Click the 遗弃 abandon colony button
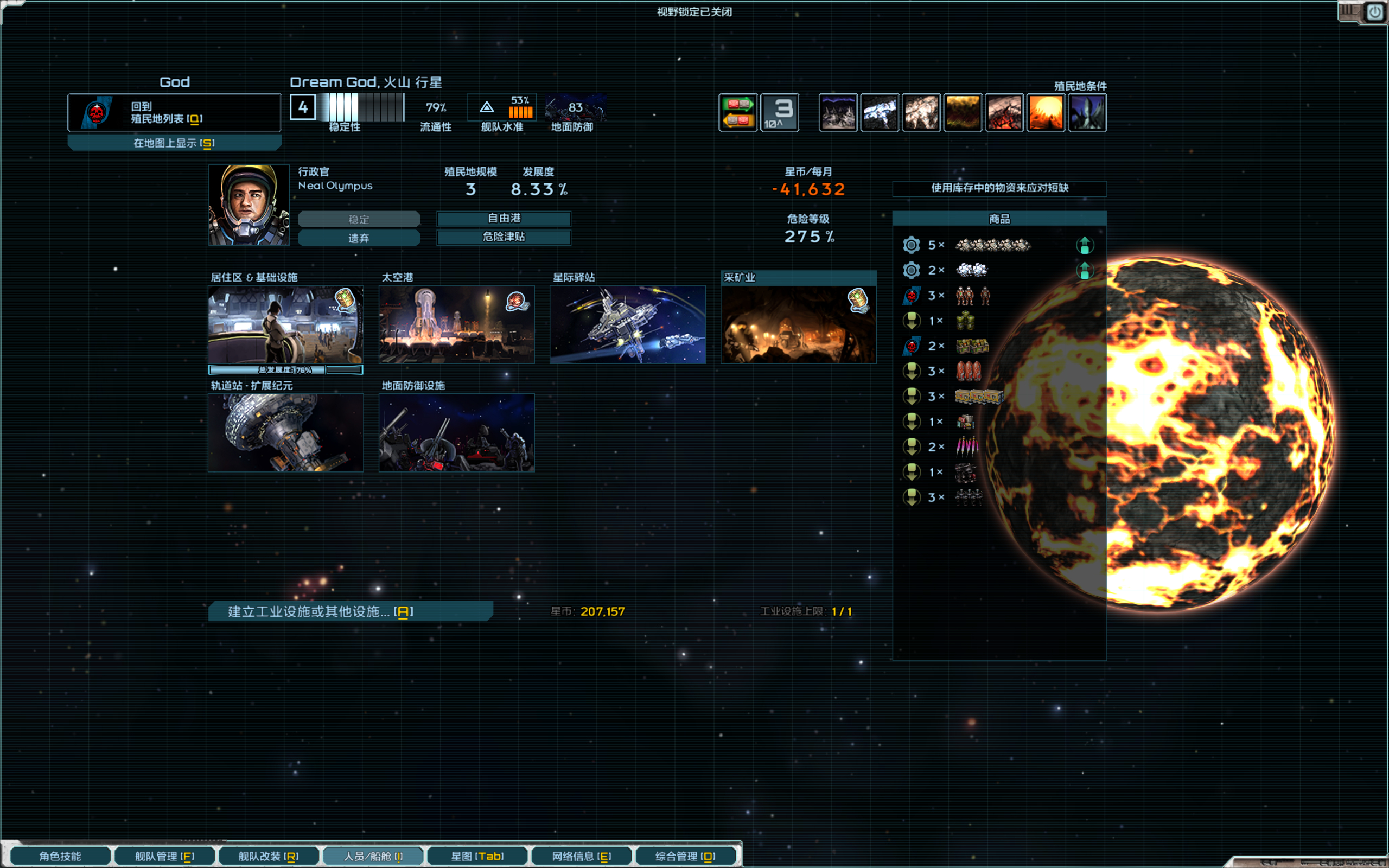 coord(359,238)
